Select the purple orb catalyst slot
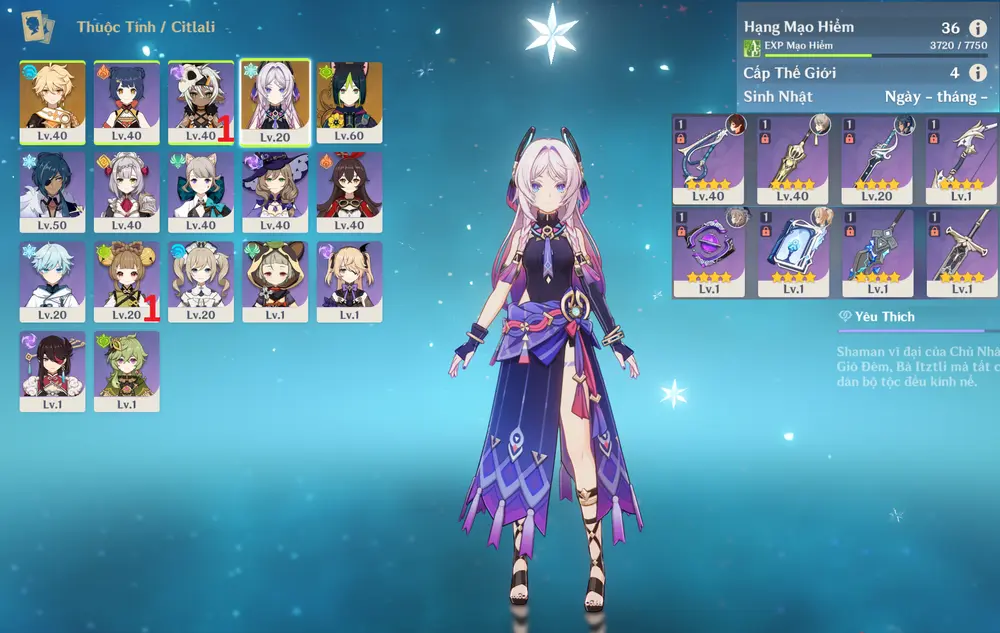The width and height of the screenshot is (1000, 633). click(708, 252)
